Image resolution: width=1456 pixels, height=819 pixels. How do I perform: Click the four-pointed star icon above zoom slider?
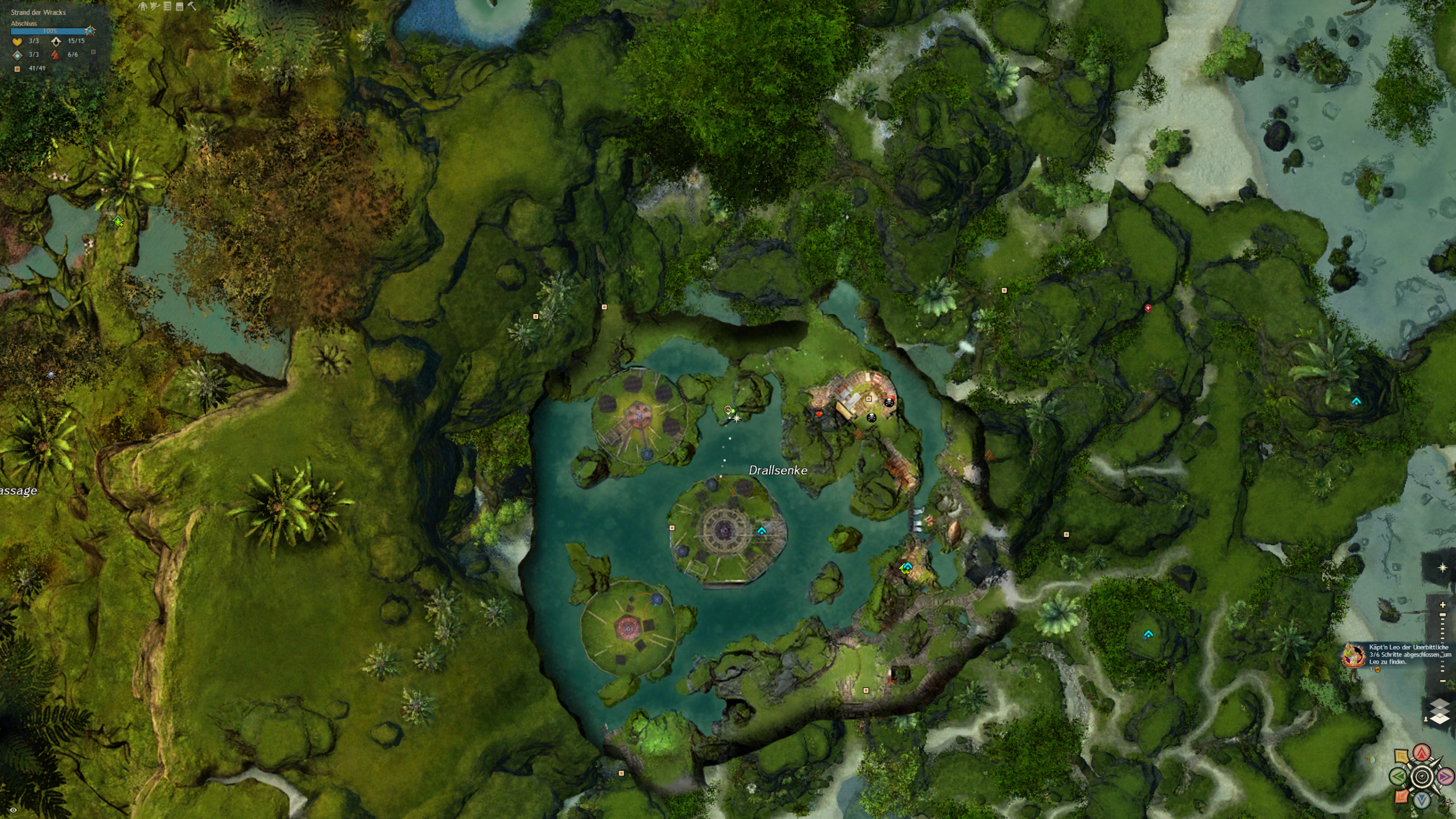1442,568
